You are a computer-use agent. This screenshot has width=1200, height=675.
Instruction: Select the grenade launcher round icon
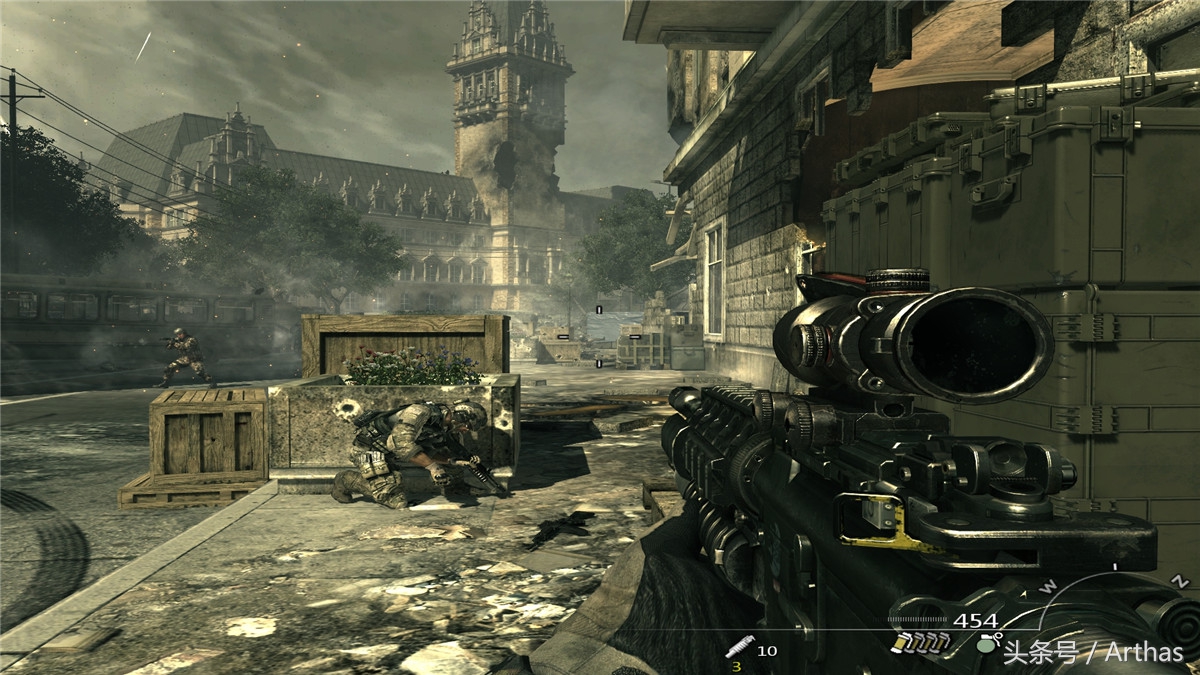(x=738, y=646)
